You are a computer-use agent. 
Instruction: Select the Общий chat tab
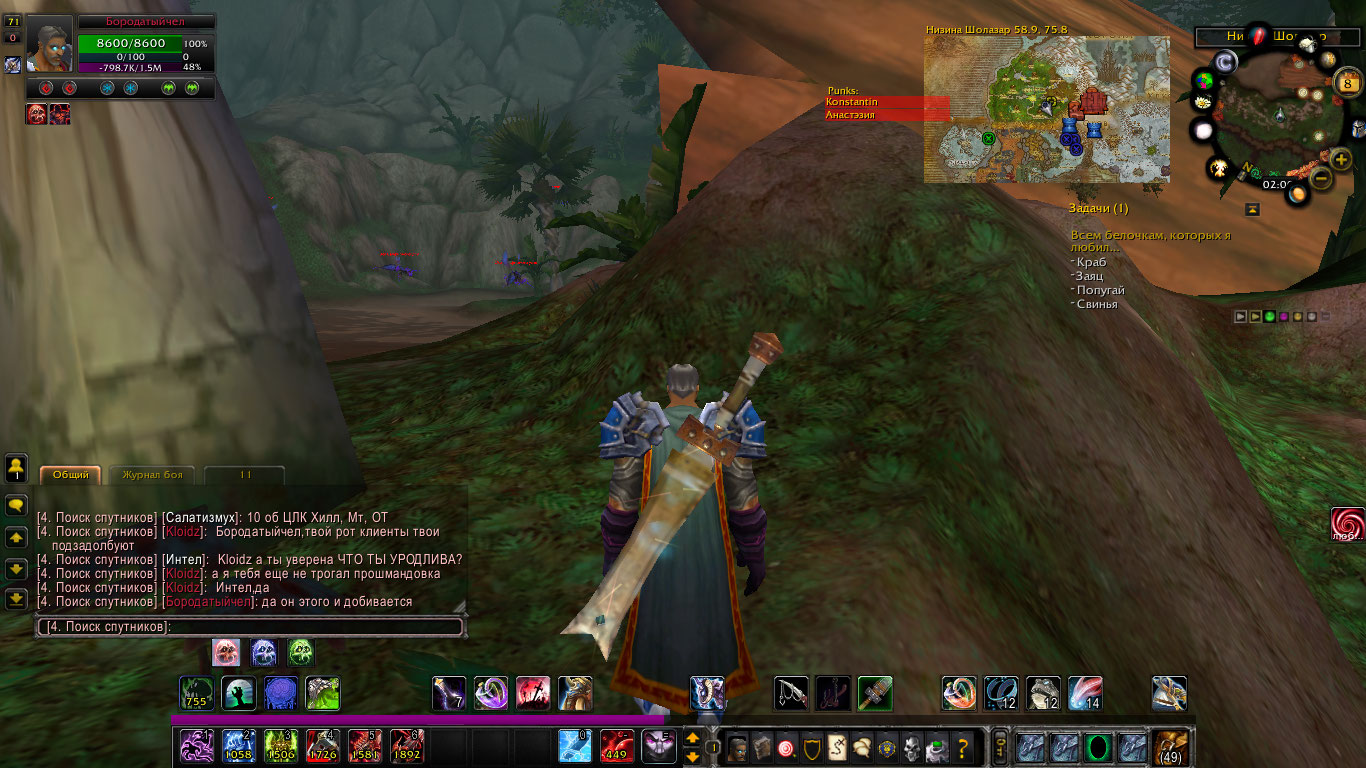(x=71, y=475)
